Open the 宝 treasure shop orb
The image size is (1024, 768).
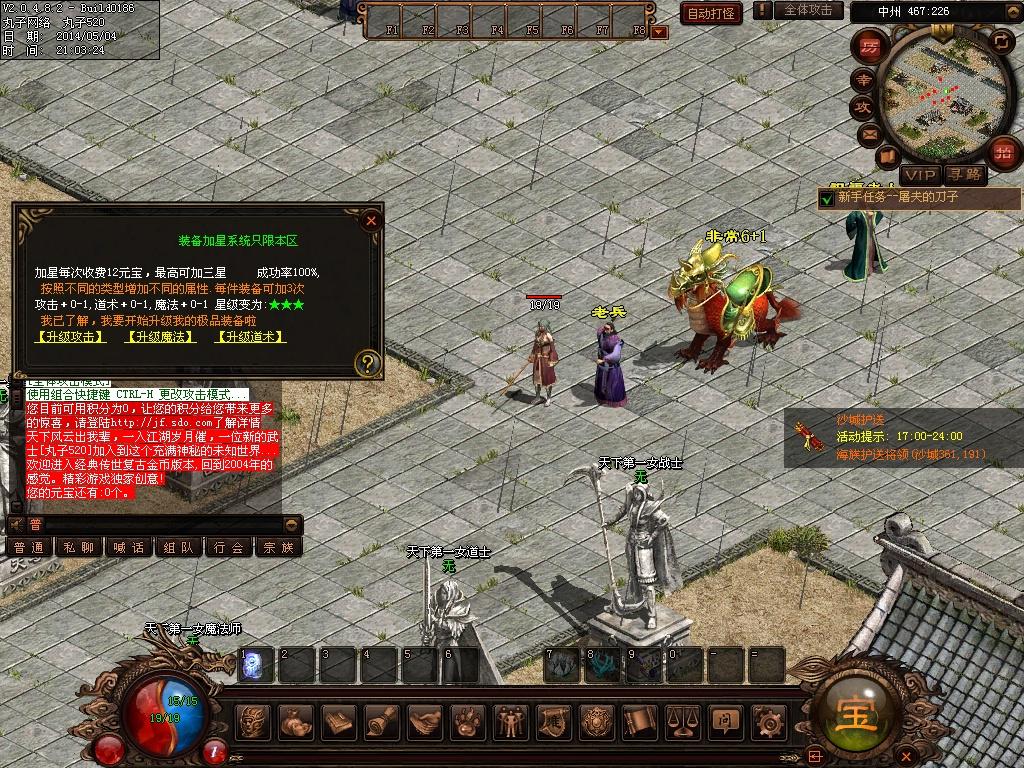click(x=849, y=710)
